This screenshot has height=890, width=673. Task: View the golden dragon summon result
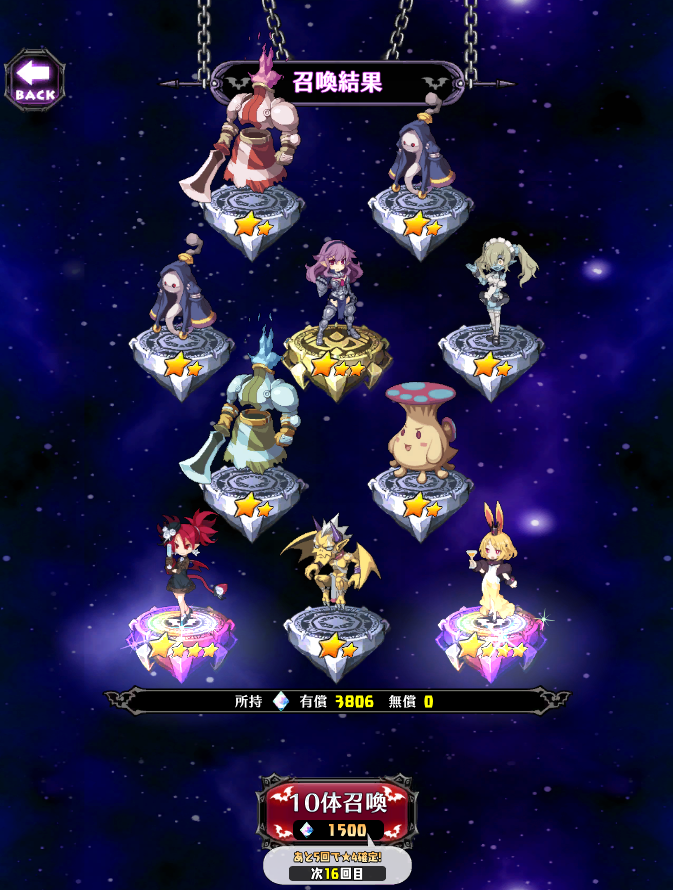332,570
